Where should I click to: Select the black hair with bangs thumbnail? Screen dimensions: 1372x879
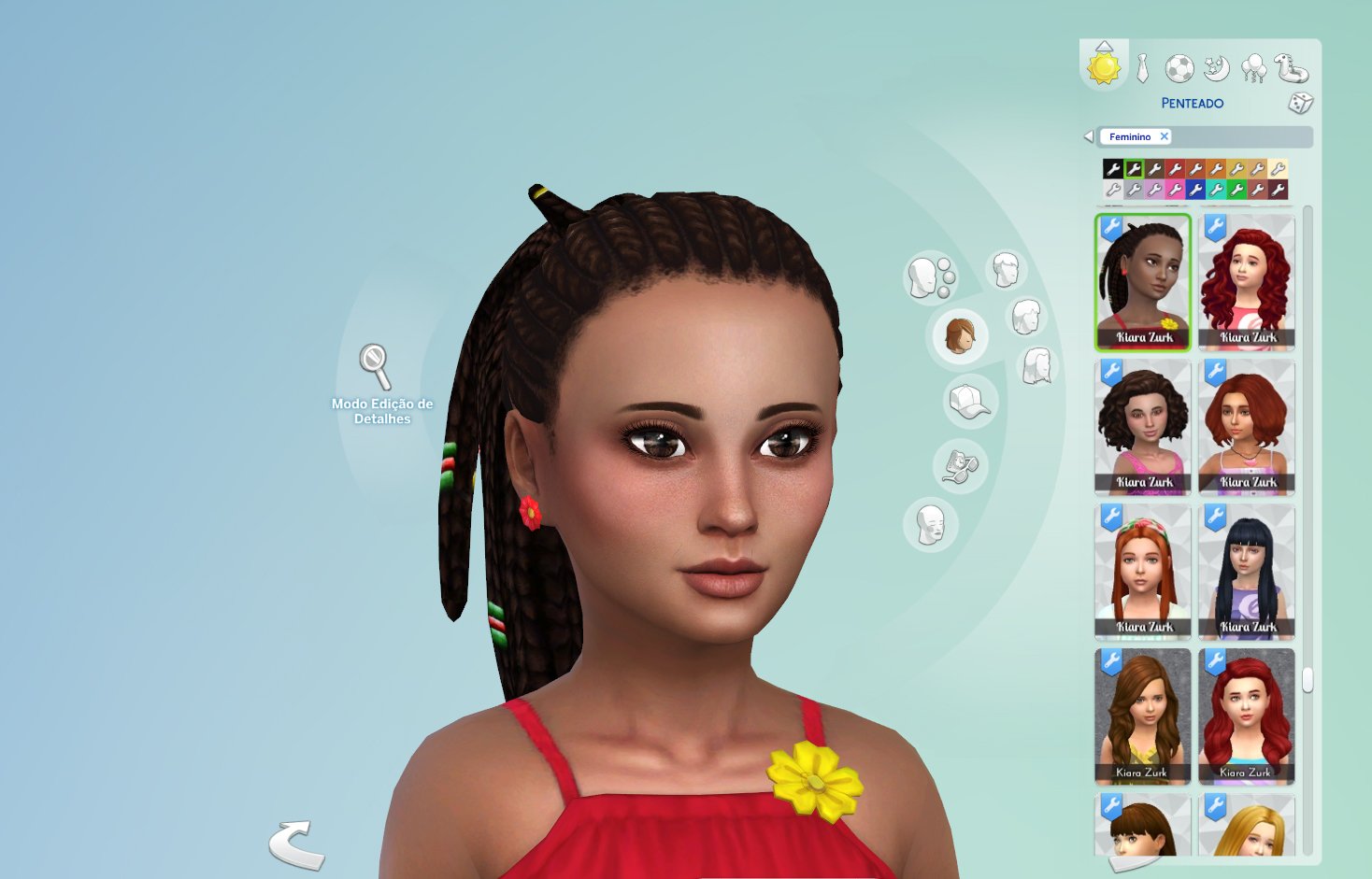(1247, 572)
